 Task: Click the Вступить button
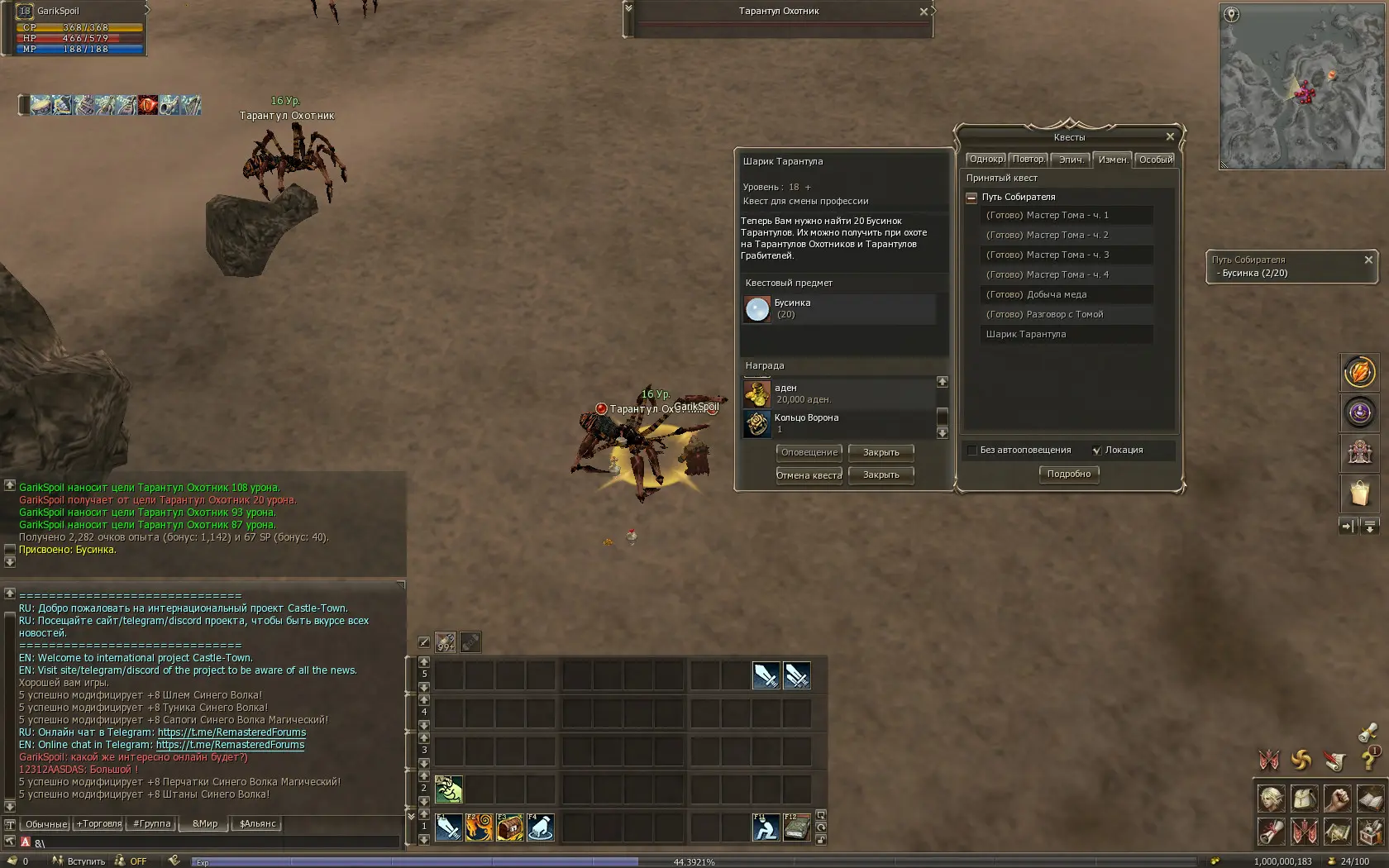pyautogui.click(x=80, y=861)
